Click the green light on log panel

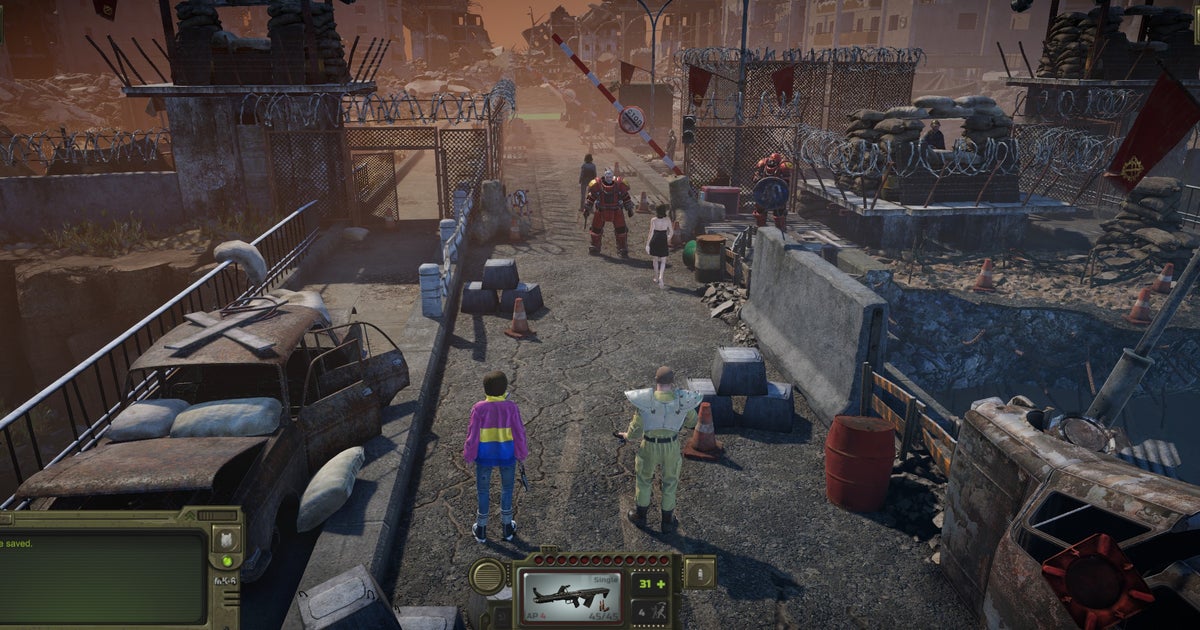pyautogui.click(x=225, y=561)
